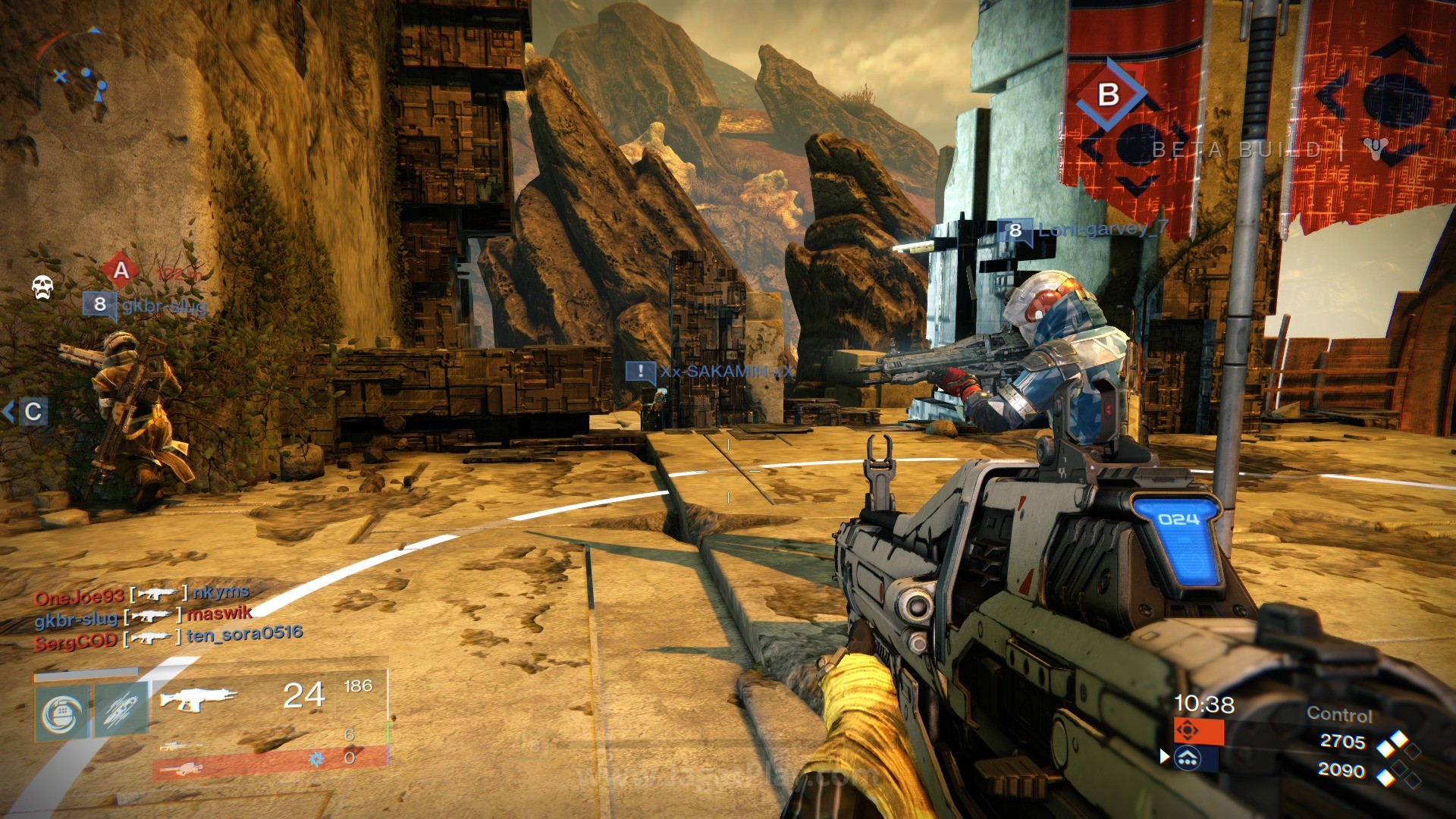Select the Xx-SAKAMIN-xX player nameplate

[x=710, y=372]
